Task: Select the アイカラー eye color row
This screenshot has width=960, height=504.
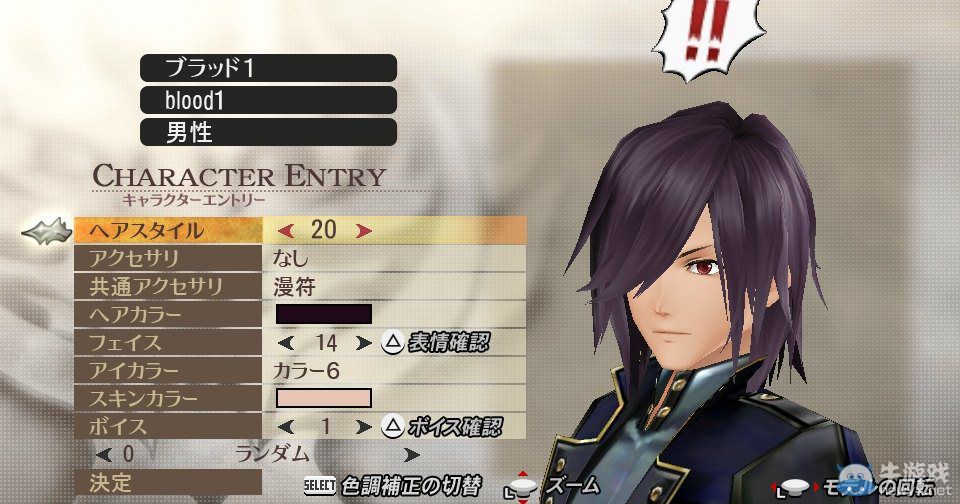Action: [168, 370]
